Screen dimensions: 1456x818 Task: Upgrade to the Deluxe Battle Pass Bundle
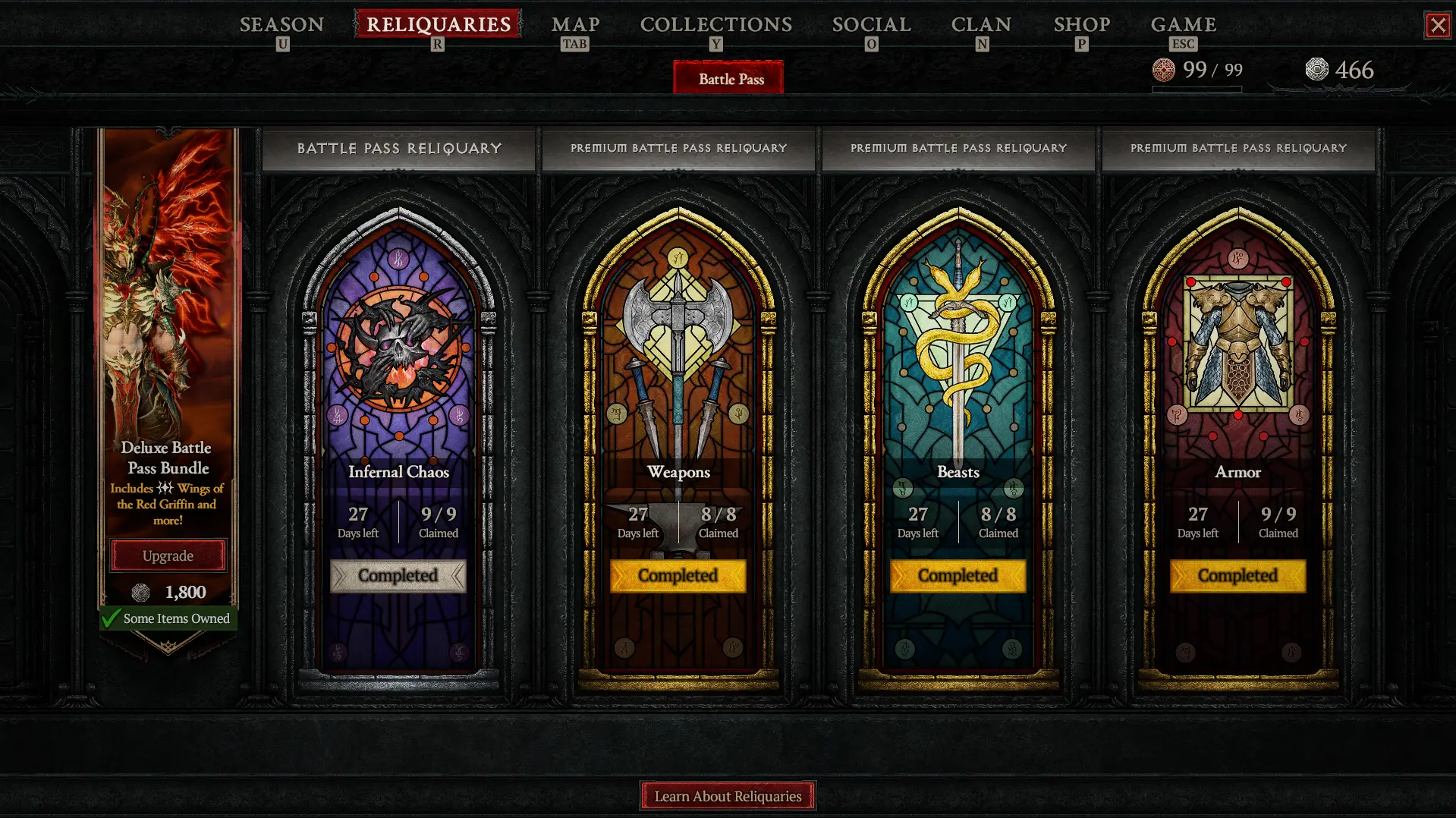coord(168,555)
